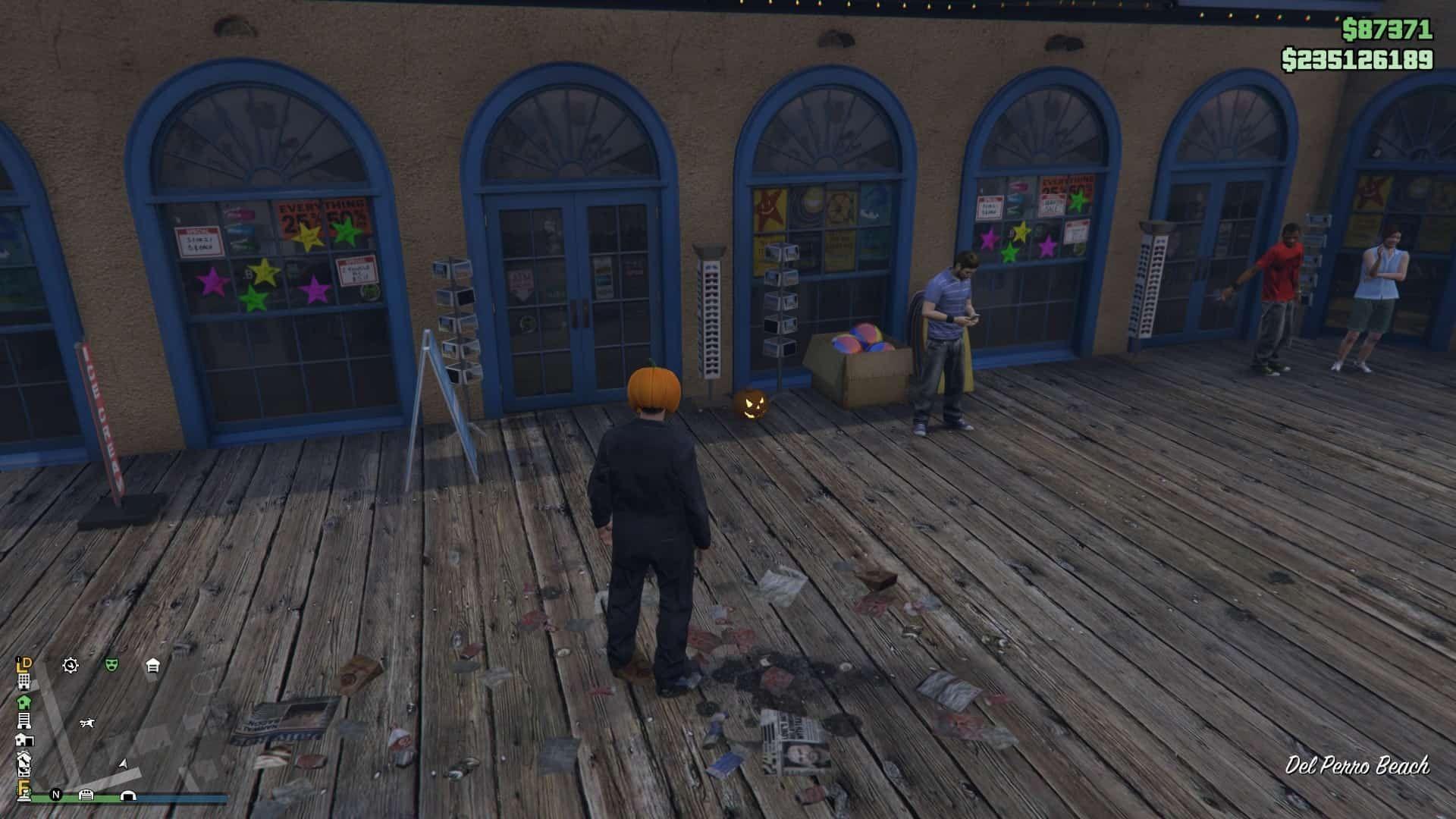Select the dark arched hangar blip on the minimap
This screenshot has height=819, width=1456.
coord(128,795)
